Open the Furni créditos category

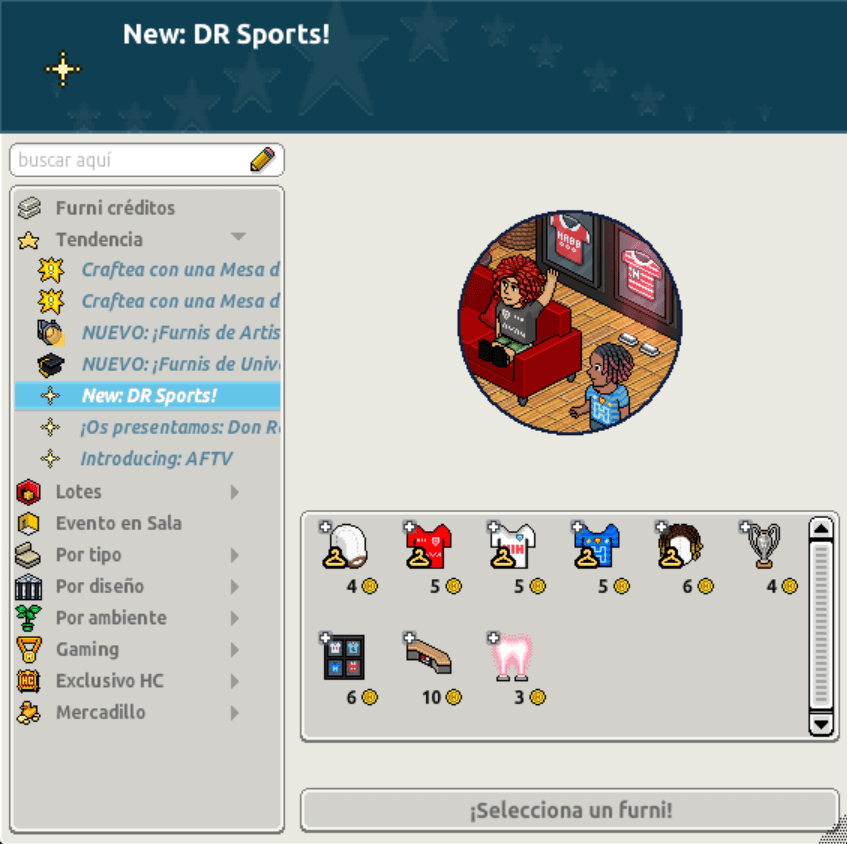point(115,208)
